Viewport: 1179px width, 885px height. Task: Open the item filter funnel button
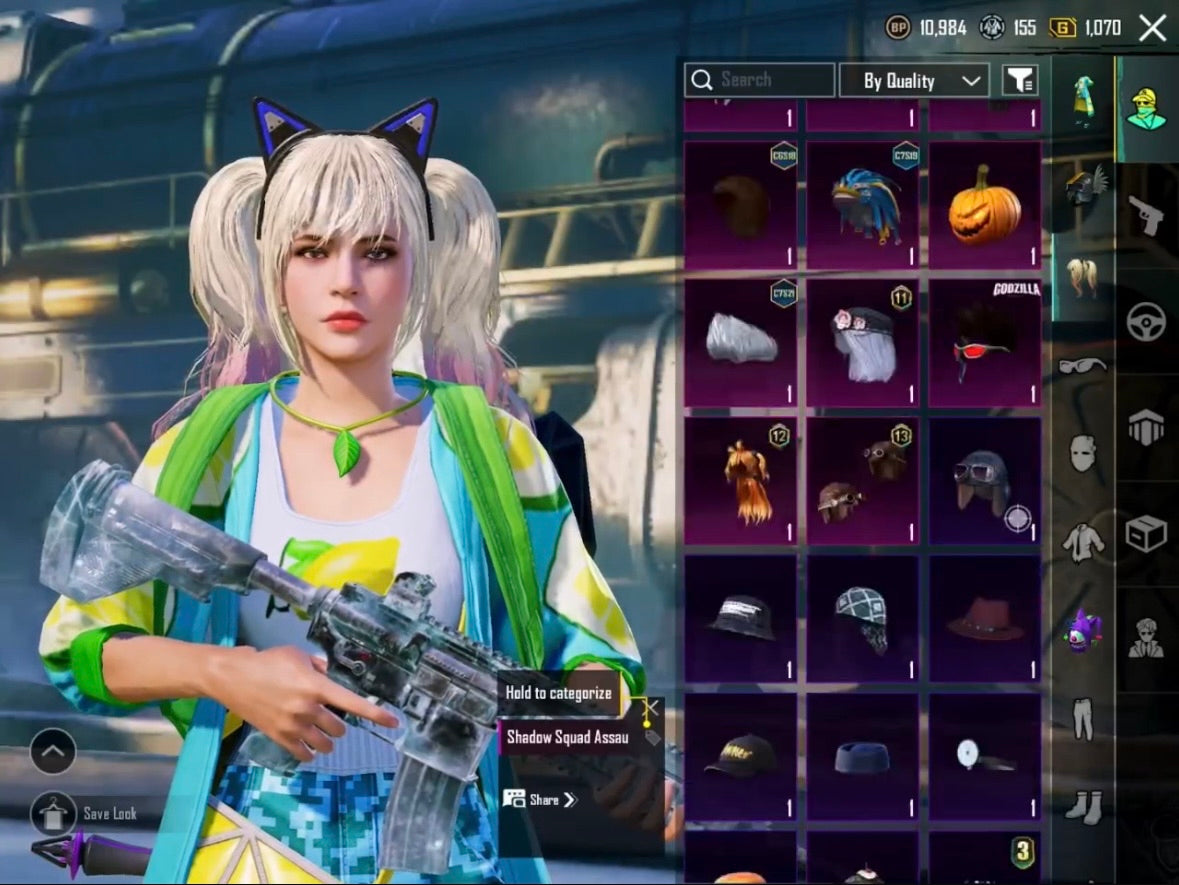(1020, 81)
